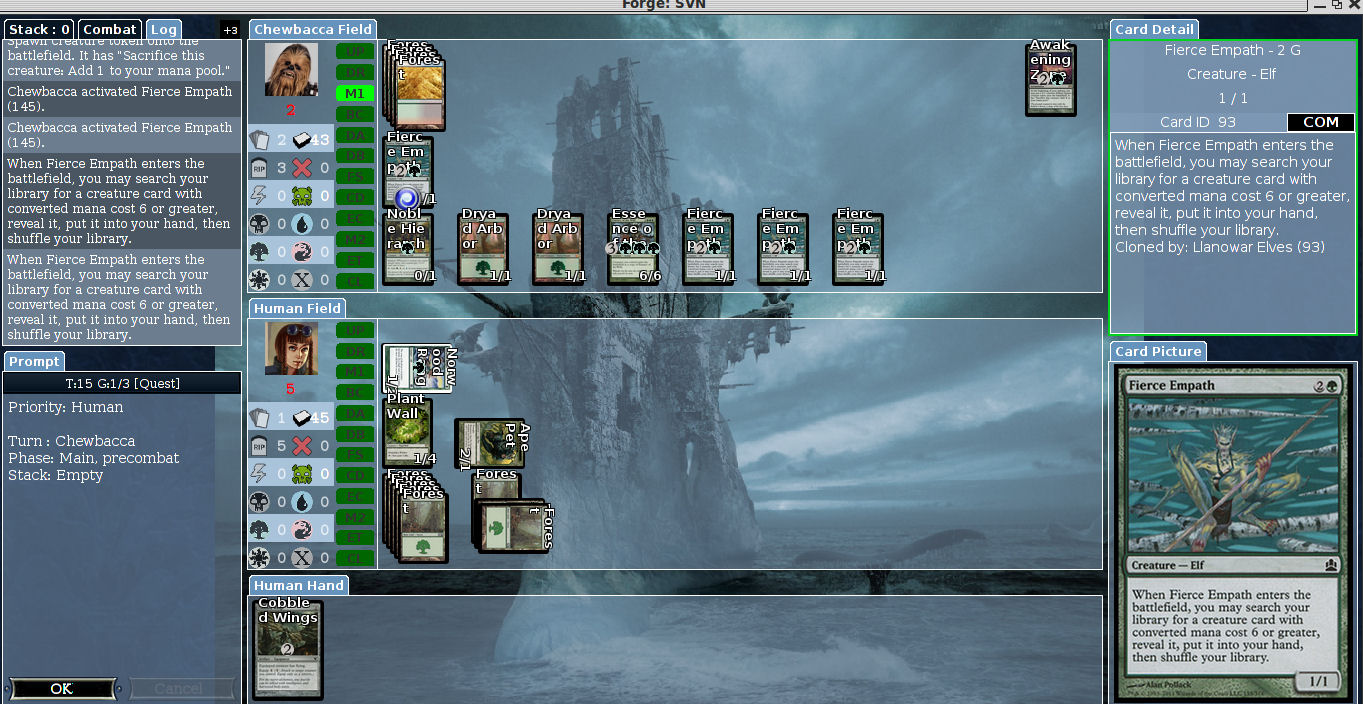This screenshot has width=1363, height=704.
Task: Inspect the Awakening Zone enchantment card
Action: point(1050,78)
